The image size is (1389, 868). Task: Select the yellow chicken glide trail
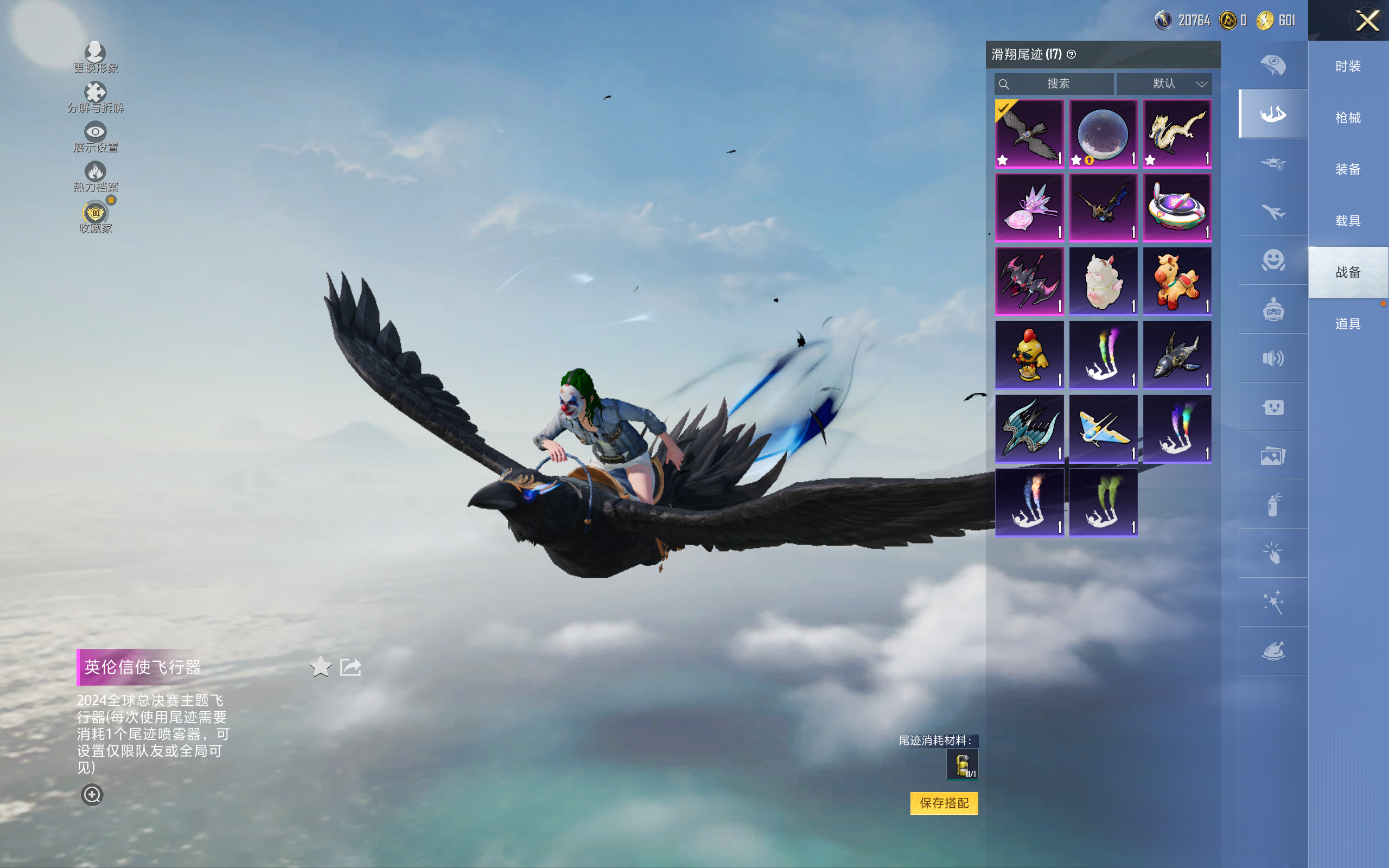(1029, 355)
